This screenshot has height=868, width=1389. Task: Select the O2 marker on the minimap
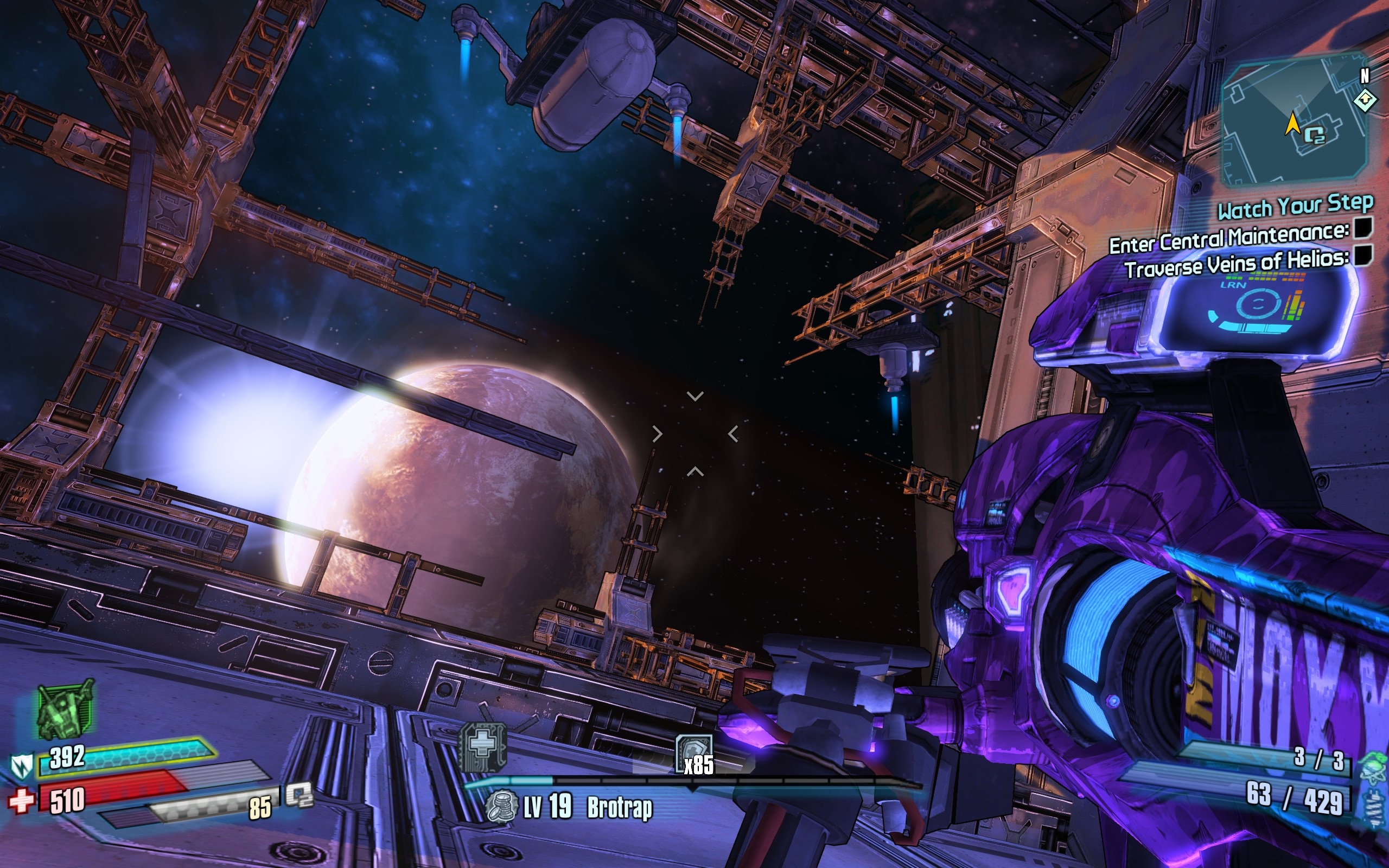(x=1314, y=137)
